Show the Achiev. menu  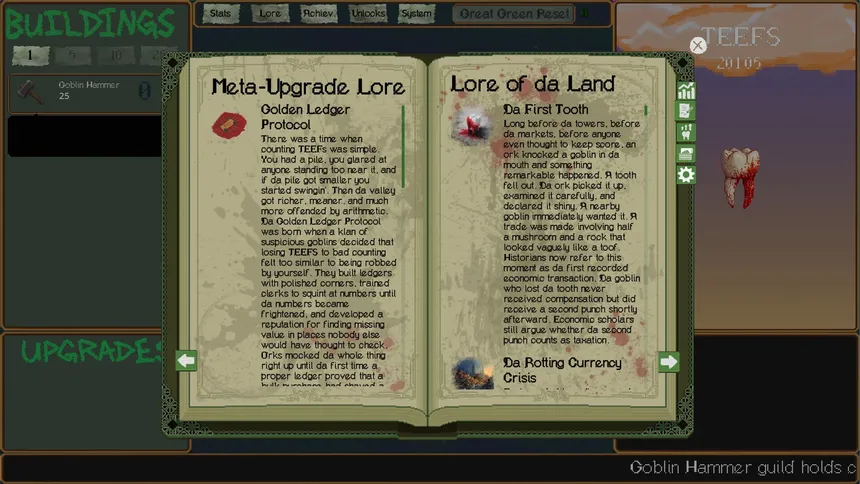pos(319,14)
